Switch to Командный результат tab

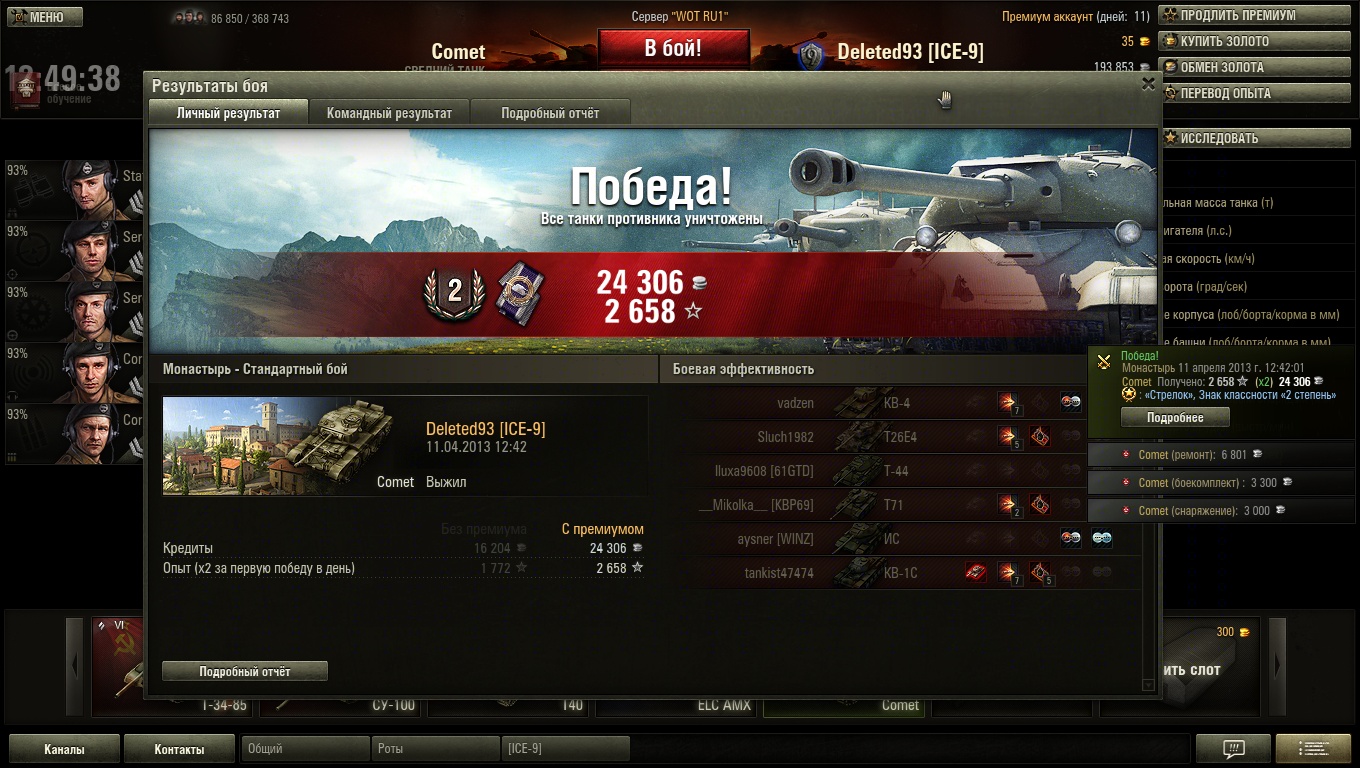389,113
